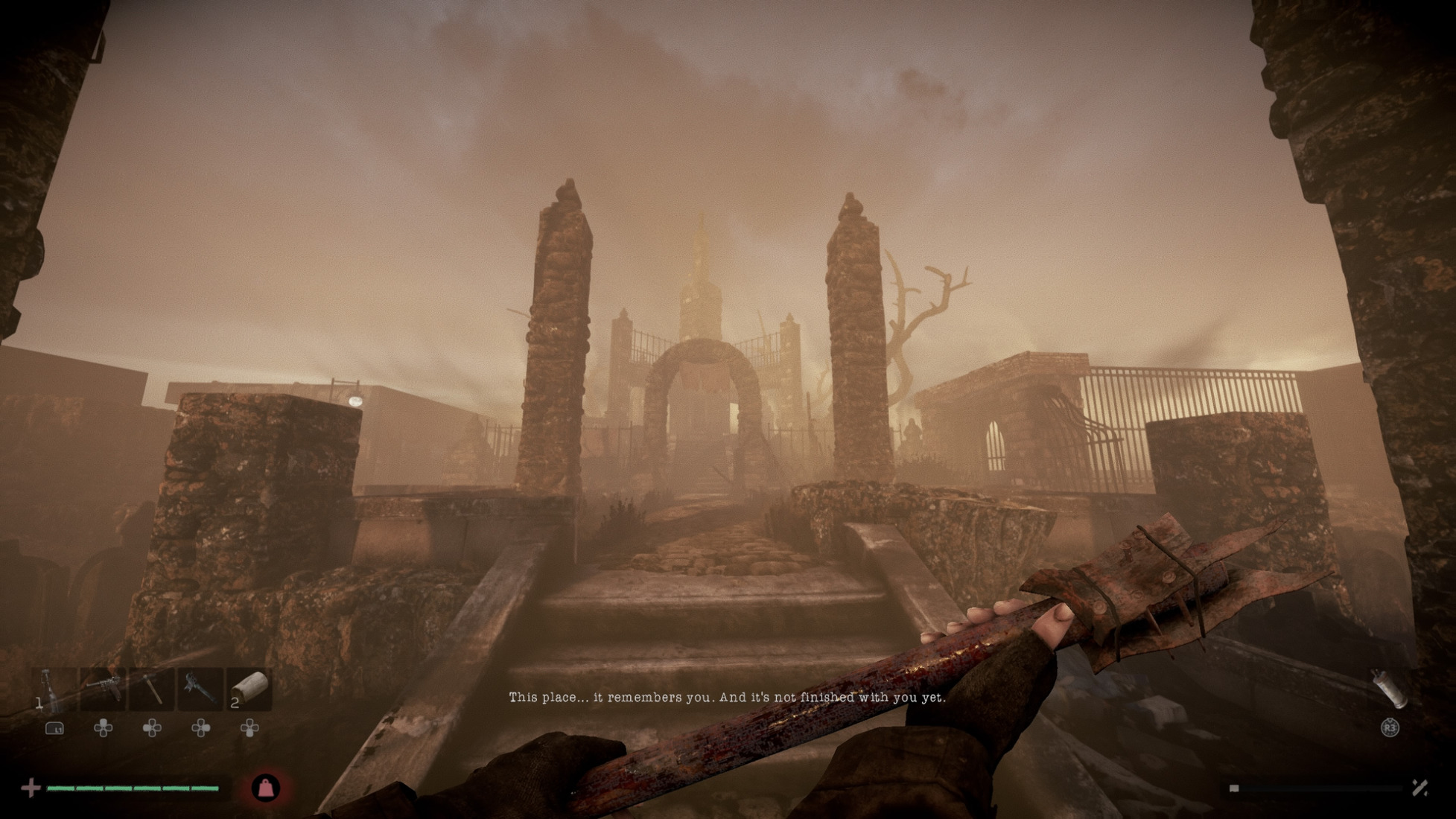
Task: Pick the bandage roll slot
Action: tap(249, 689)
